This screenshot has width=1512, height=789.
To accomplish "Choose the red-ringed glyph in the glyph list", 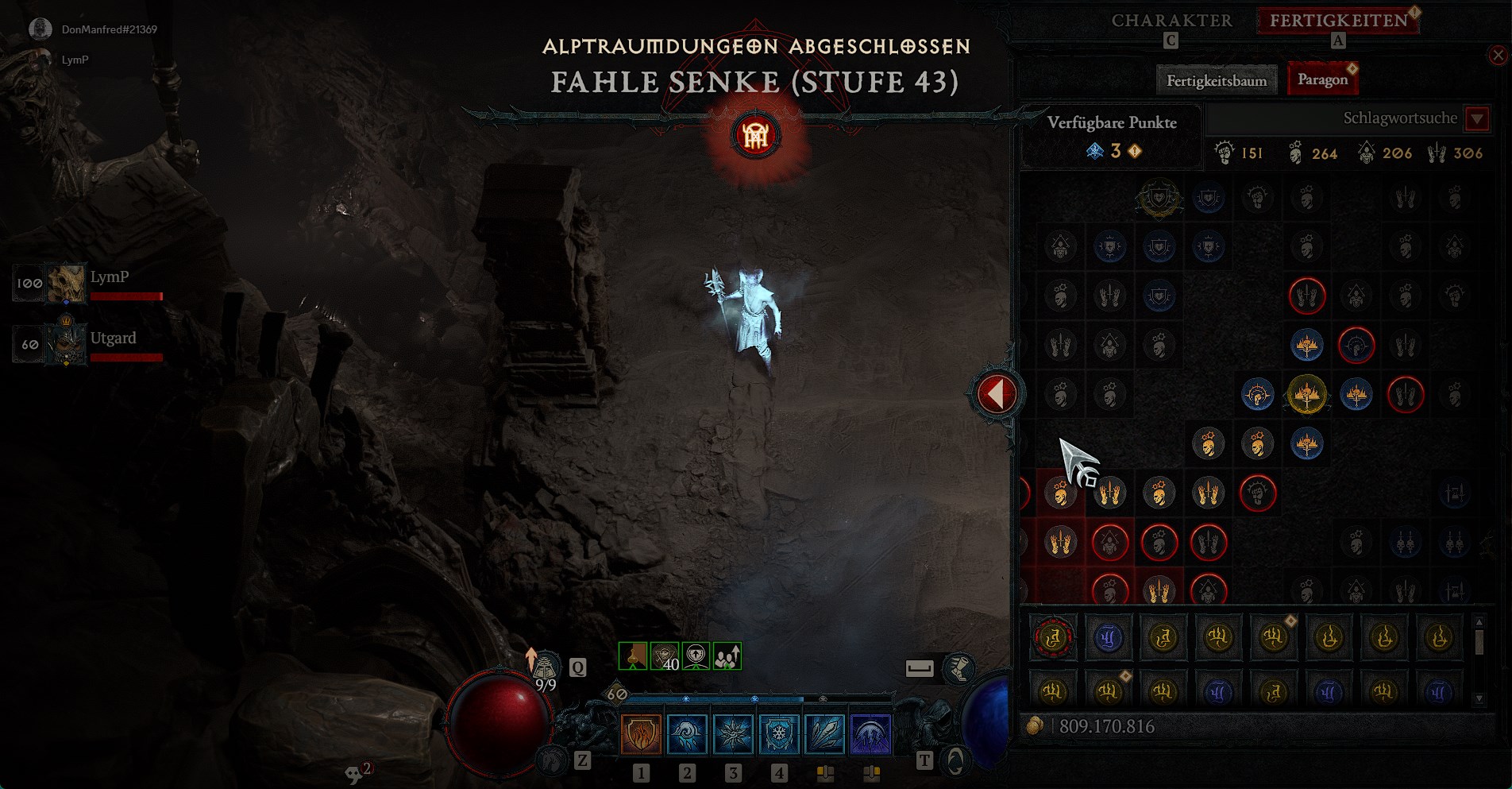I will click(1053, 637).
